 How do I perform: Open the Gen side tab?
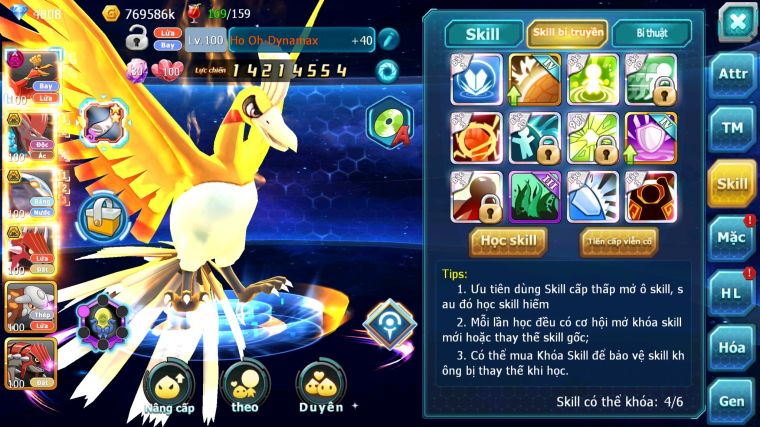732,401
